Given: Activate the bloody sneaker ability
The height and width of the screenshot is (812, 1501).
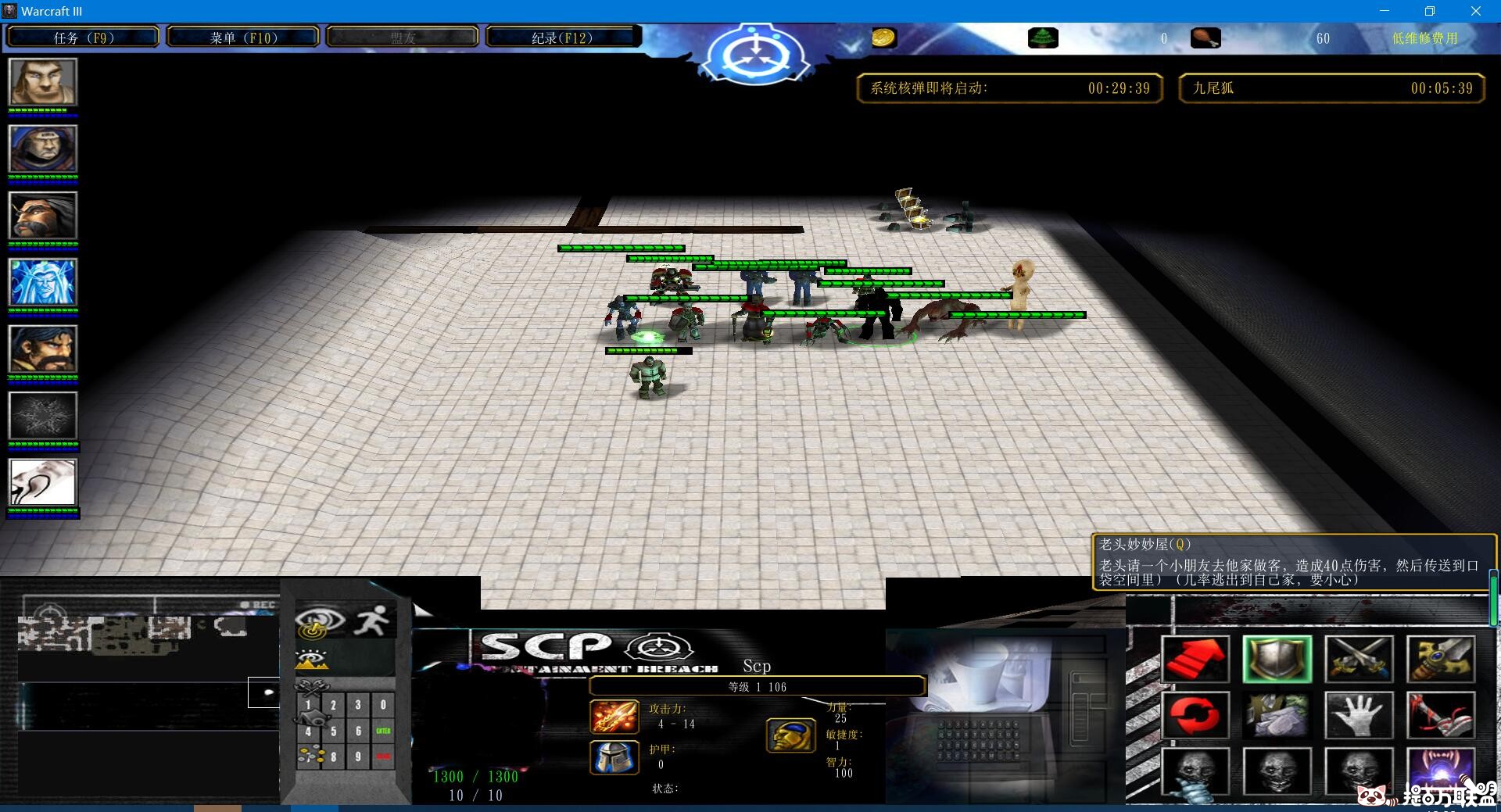Looking at the screenshot, I should [1441, 715].
